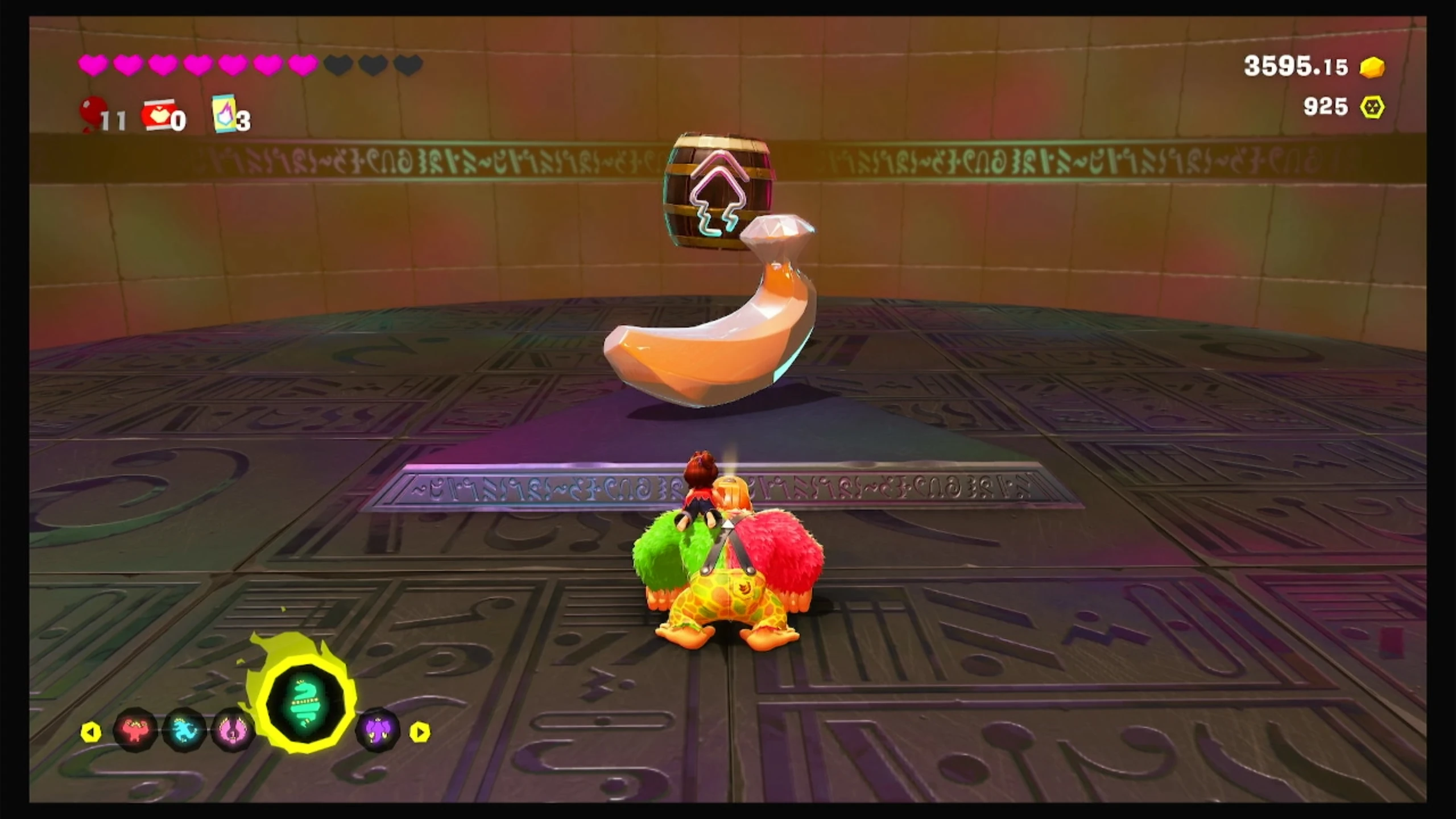
Task: Pick the pink Ostrich Bananza icon
Action: point(233,729)
